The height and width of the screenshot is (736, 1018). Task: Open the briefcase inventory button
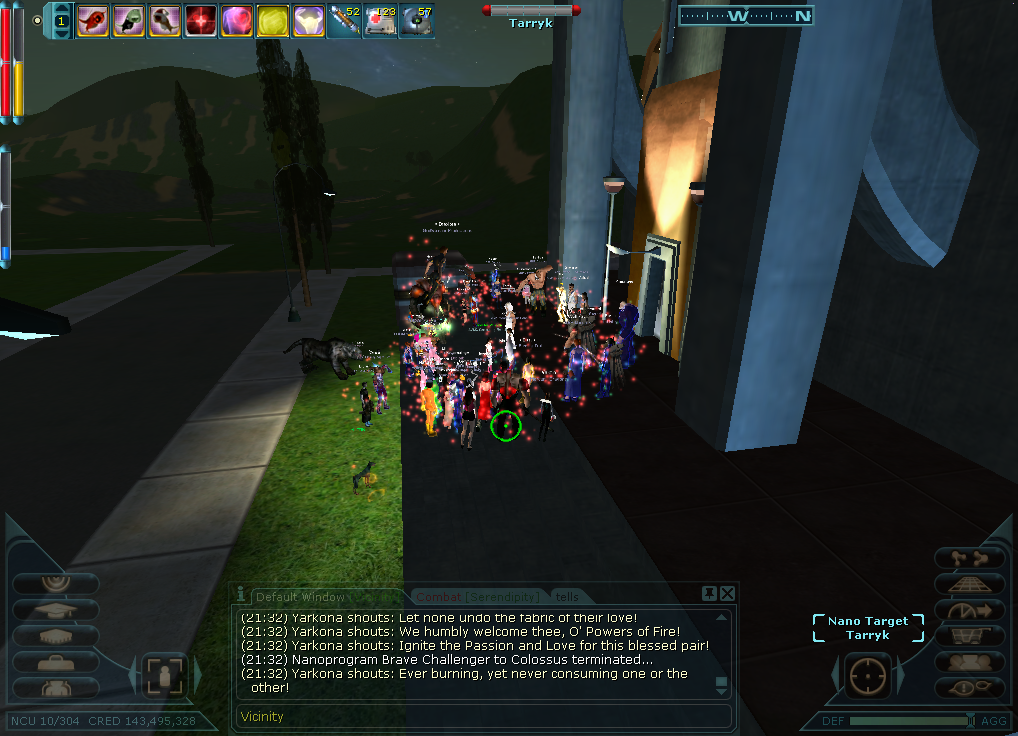point(56,662)
